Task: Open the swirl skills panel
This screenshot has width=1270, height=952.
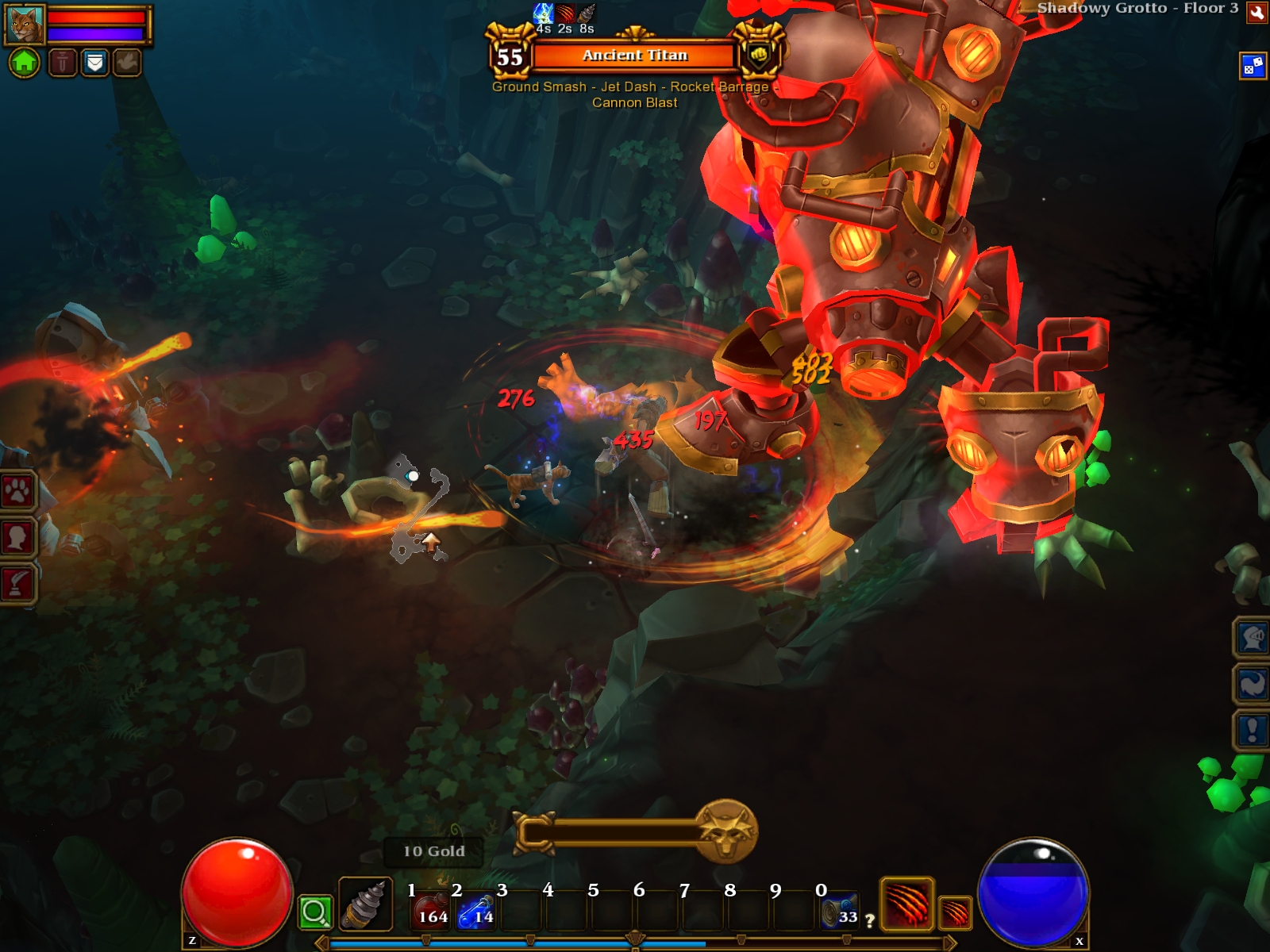Action: (1252, 683)
